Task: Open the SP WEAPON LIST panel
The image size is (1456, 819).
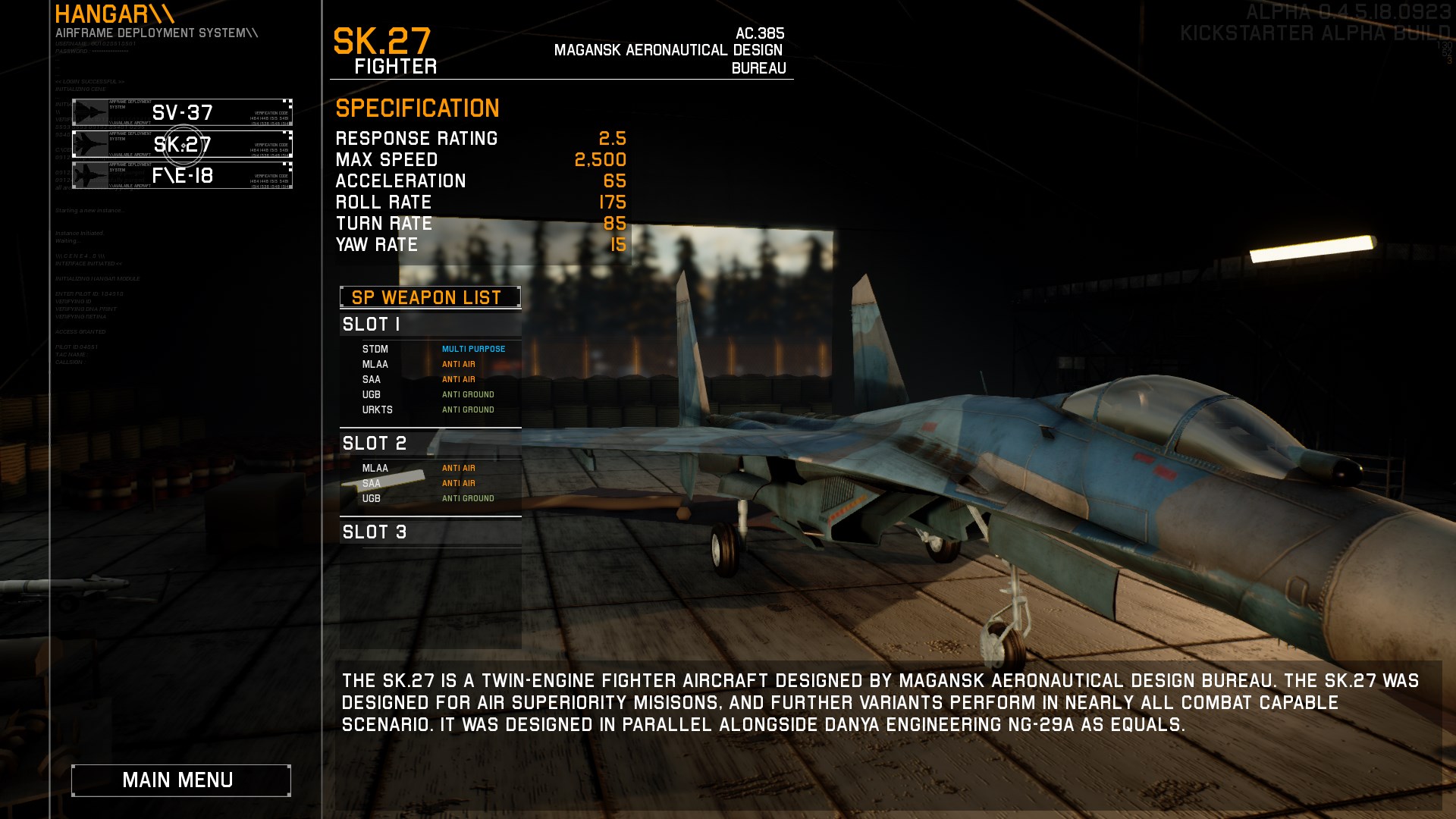Action: click(x=428, y=297)
